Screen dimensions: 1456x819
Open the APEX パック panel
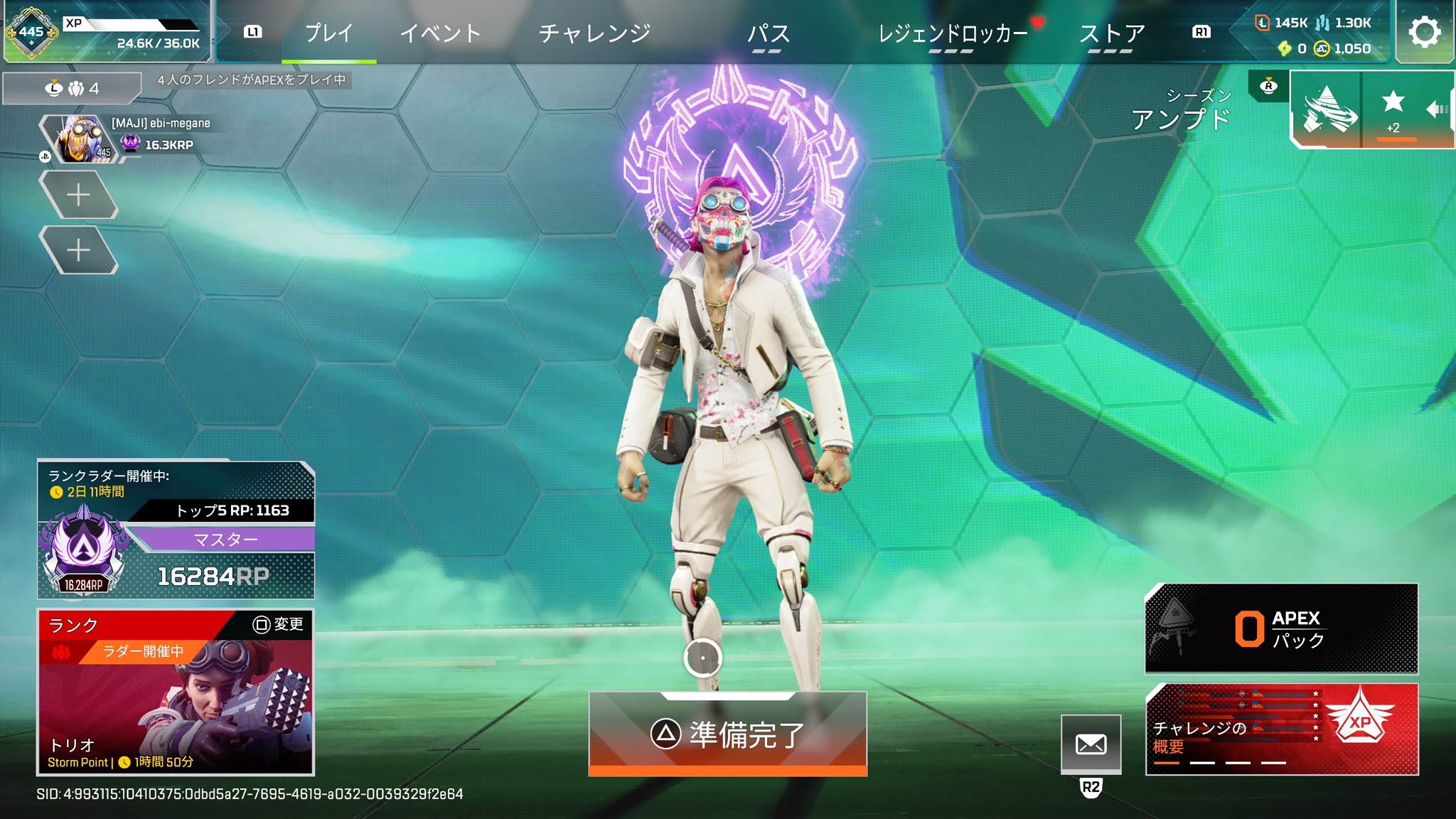(x=1281, y=628)
